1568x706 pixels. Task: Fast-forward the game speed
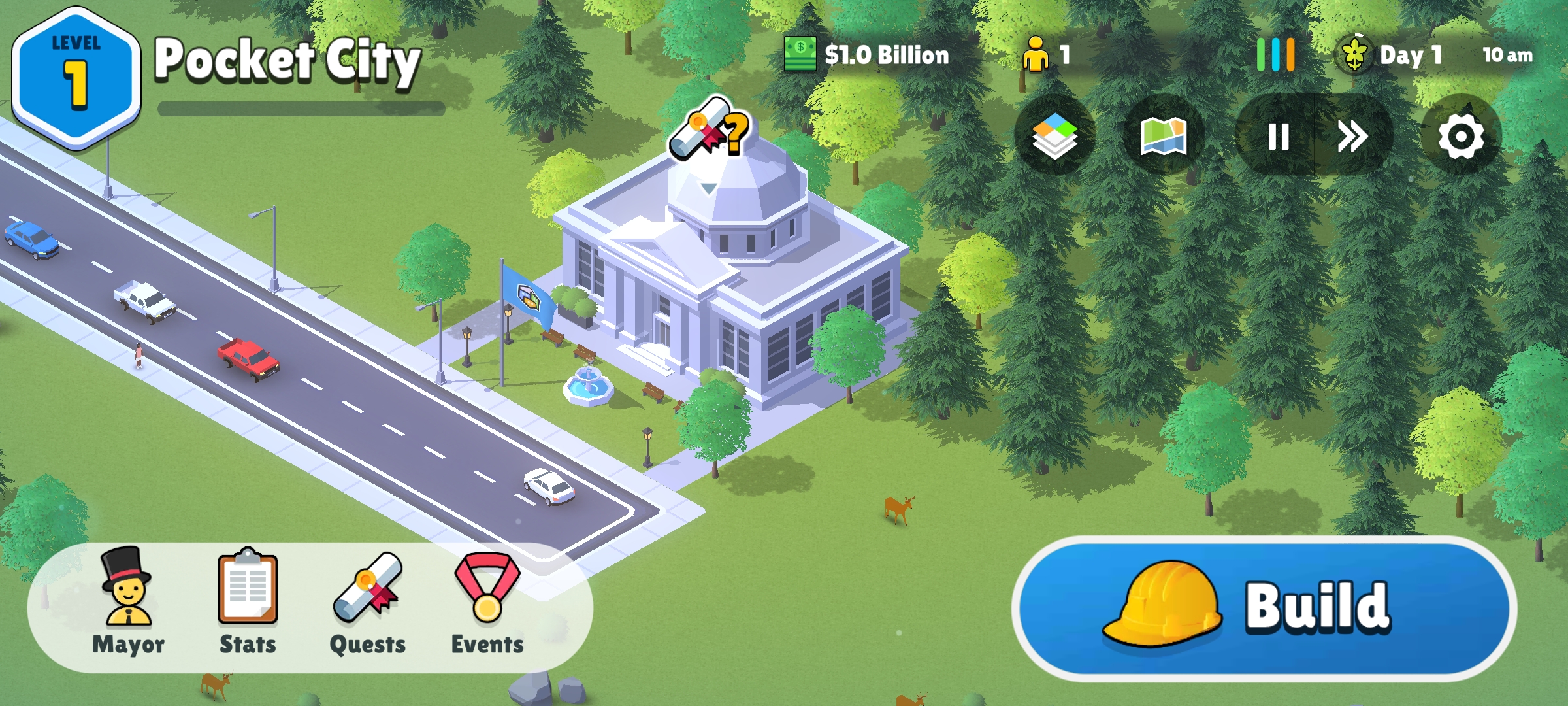pyautogui.click(x=1352, y=136)
